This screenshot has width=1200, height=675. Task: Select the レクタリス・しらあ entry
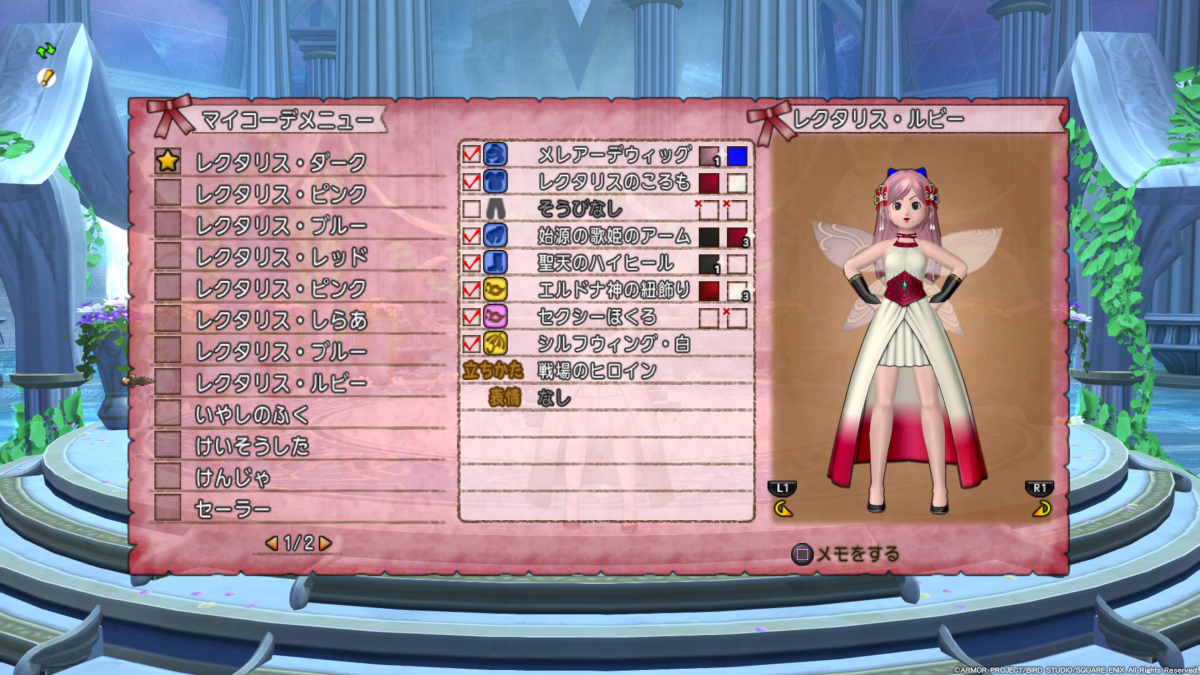[280, 320]
